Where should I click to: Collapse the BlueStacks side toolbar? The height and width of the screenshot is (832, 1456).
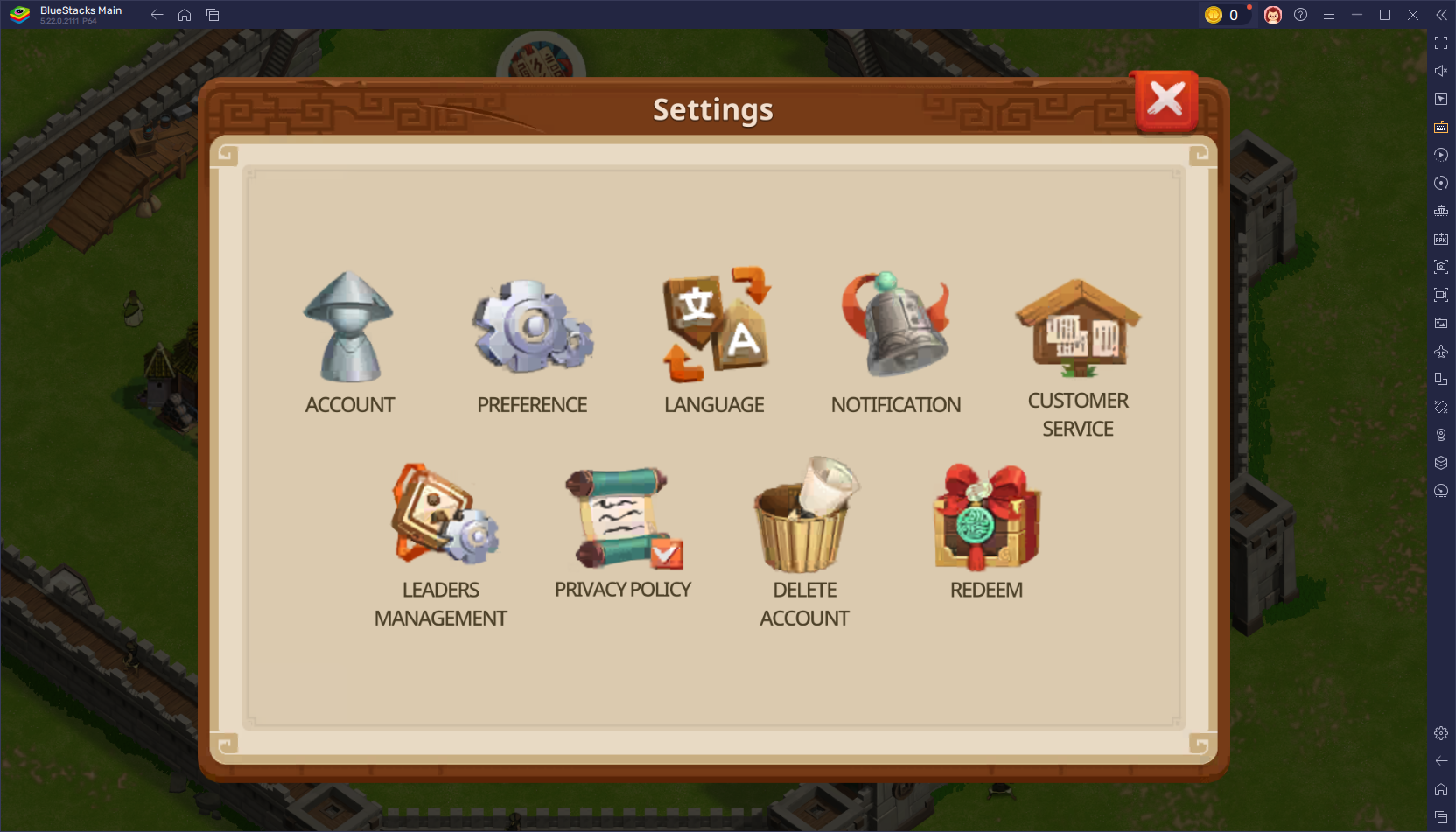click(1441, 15)
